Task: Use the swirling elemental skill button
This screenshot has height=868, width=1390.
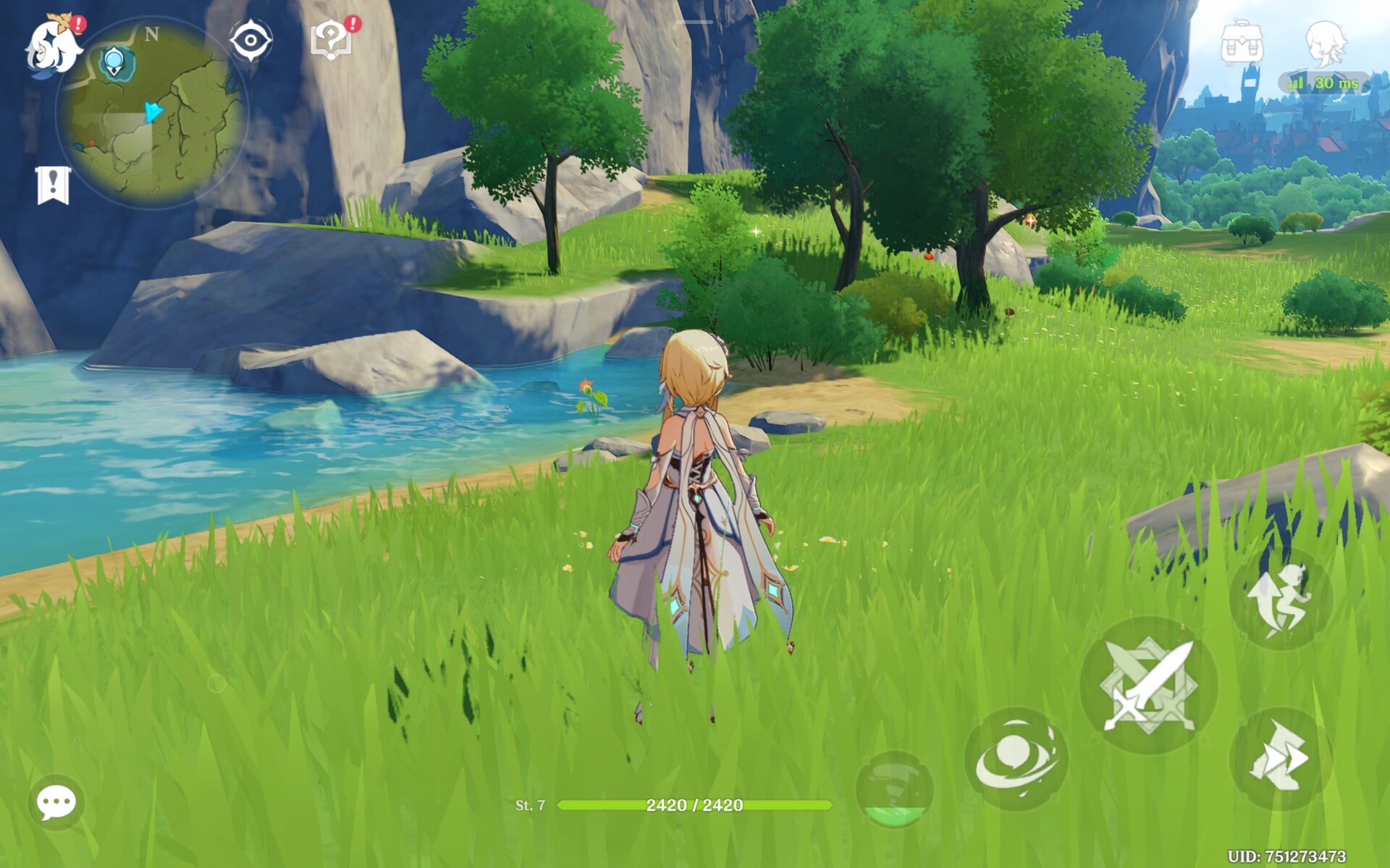Action: click(x=1016, y=759)
